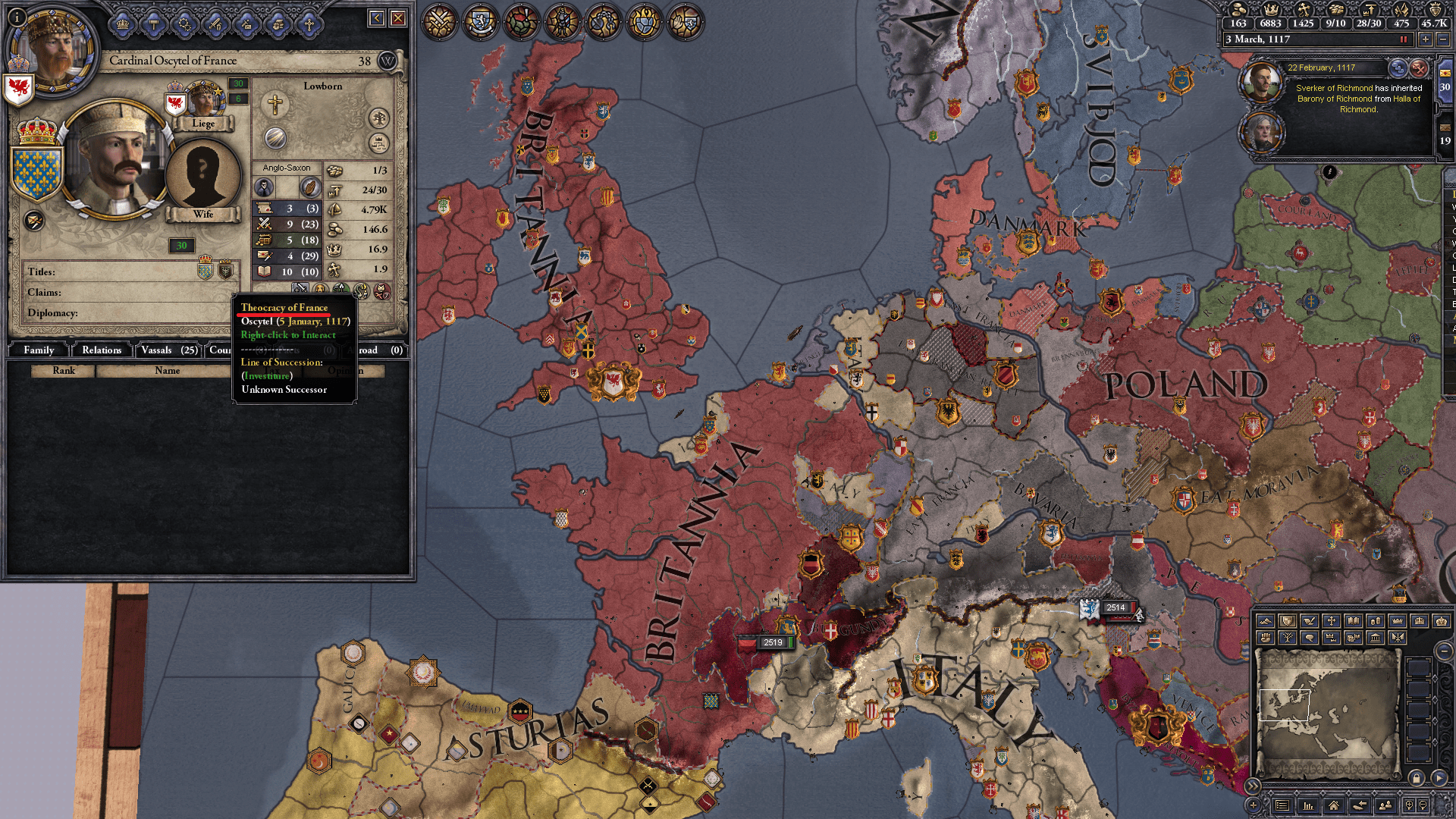The image size is (1456, 819).
Task: Click the military crossed-flags map mode icon
Action: 1398,639
